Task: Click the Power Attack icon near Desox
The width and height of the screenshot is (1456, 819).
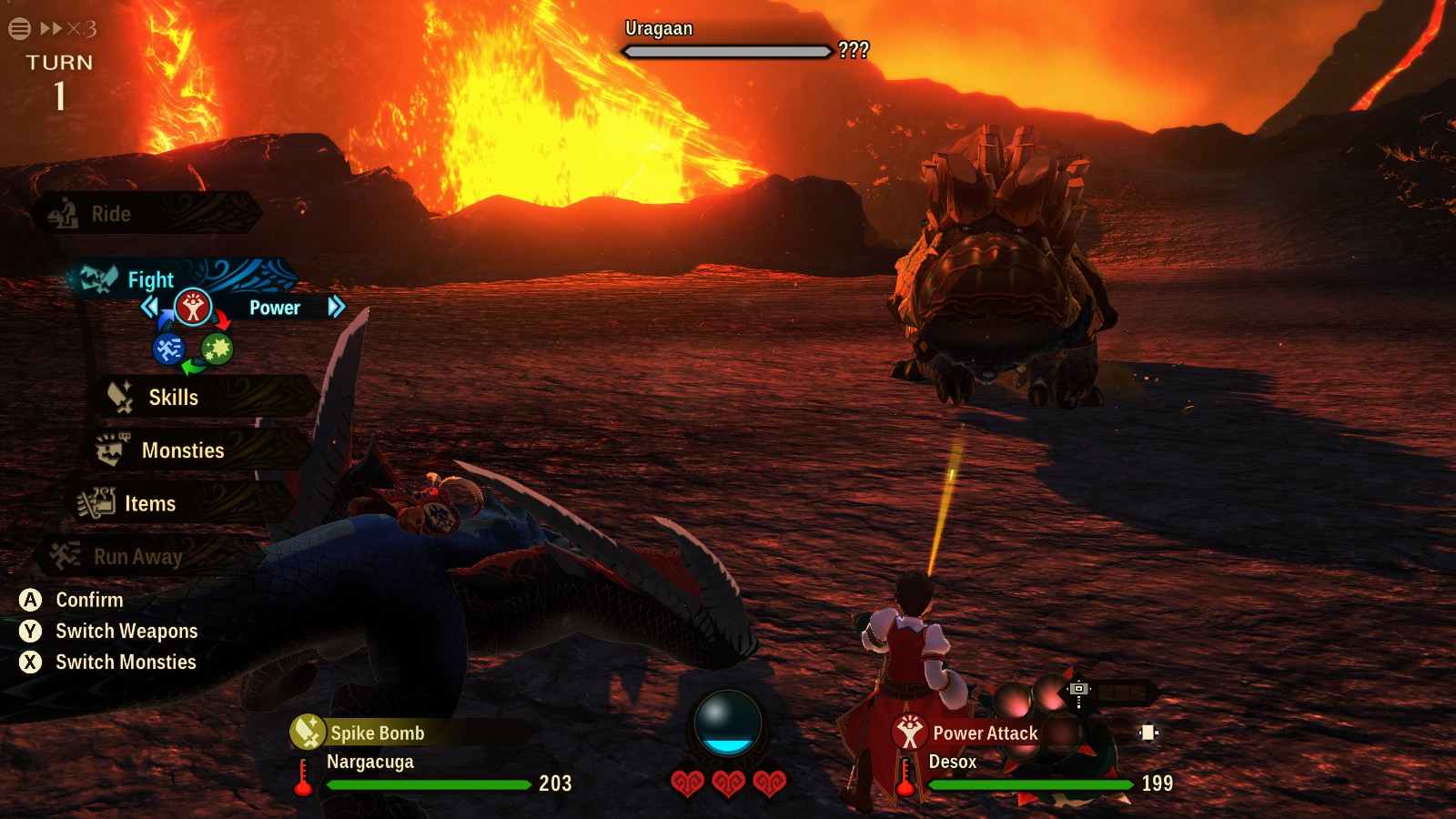Action: click(x=908, y=733)
